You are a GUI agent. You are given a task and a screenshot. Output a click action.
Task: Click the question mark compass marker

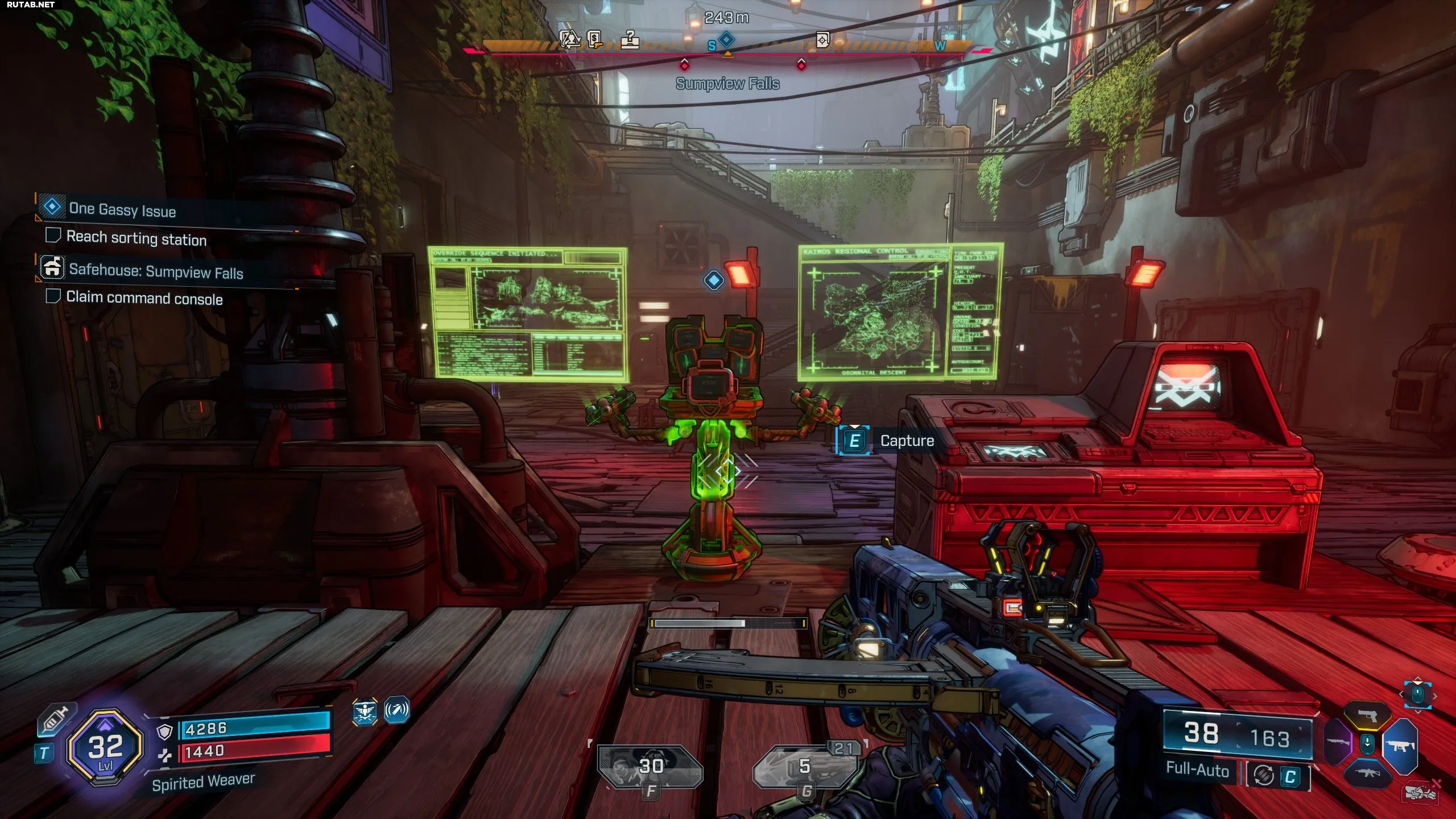pos(630,39)
